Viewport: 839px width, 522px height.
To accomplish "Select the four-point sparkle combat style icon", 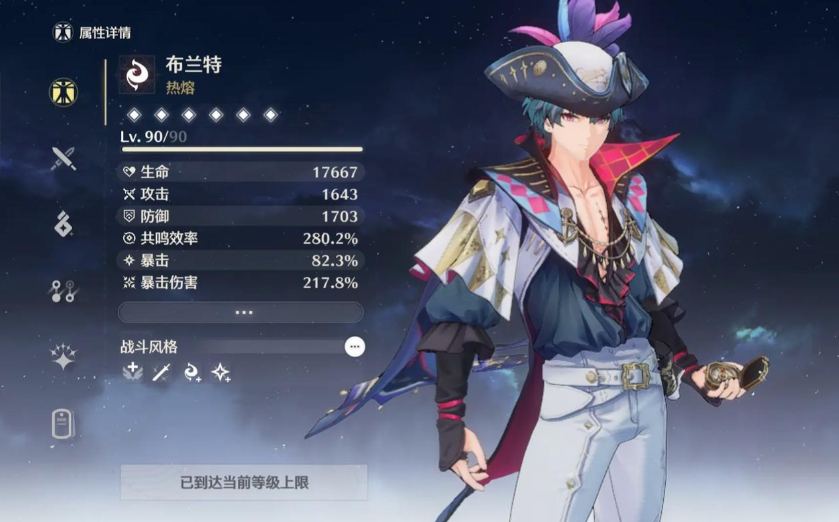I will point(221,373).
